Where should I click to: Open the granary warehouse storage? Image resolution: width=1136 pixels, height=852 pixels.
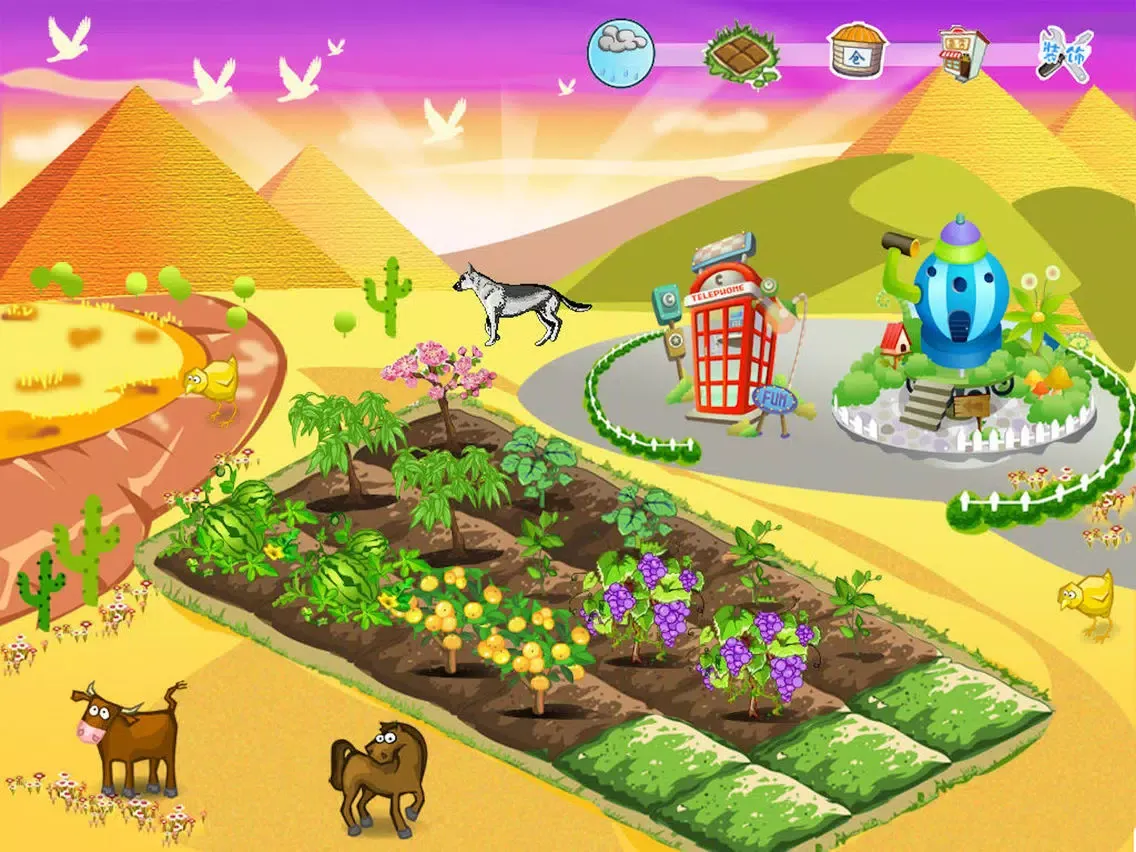[857, 52]
